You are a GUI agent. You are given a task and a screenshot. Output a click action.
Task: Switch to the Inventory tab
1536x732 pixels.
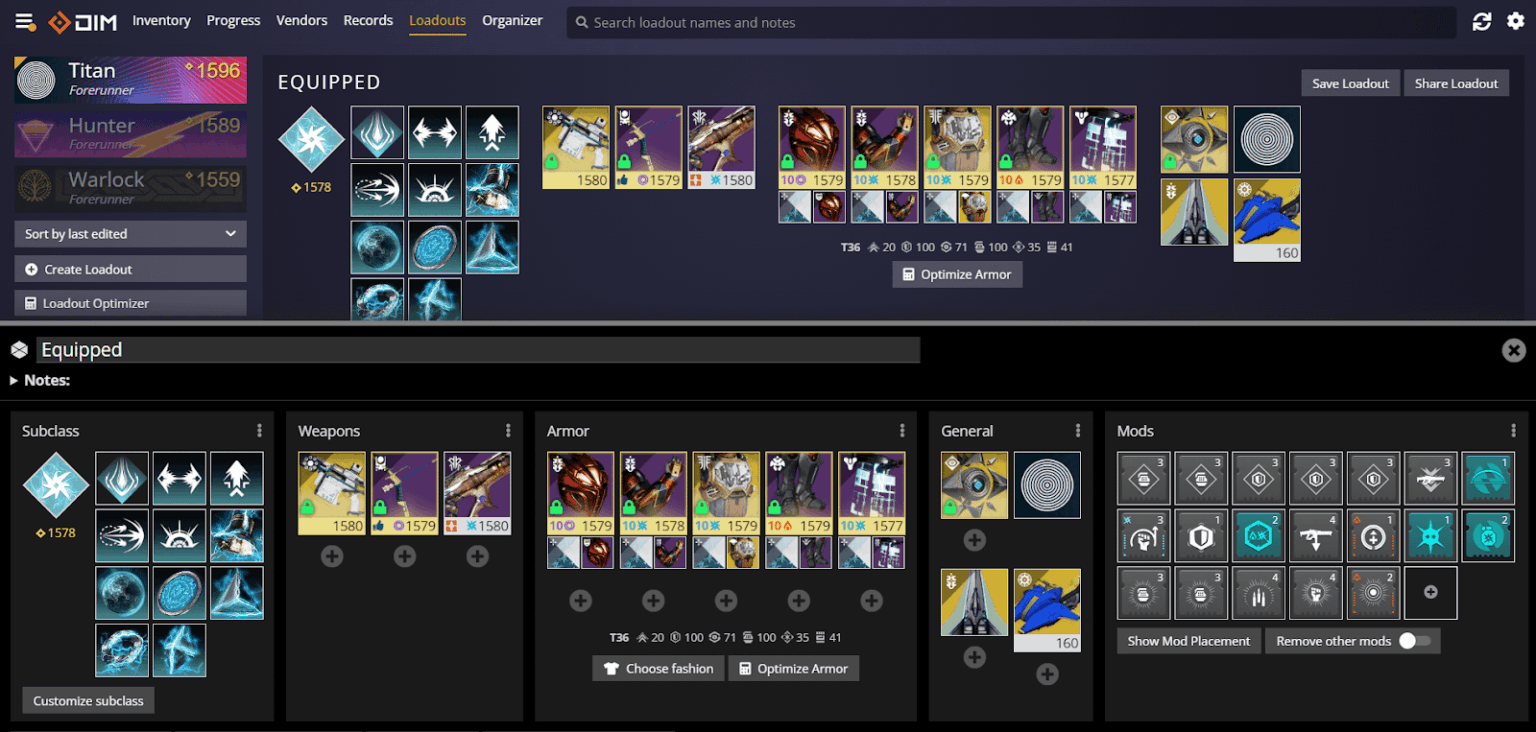(x=161, y=20)
